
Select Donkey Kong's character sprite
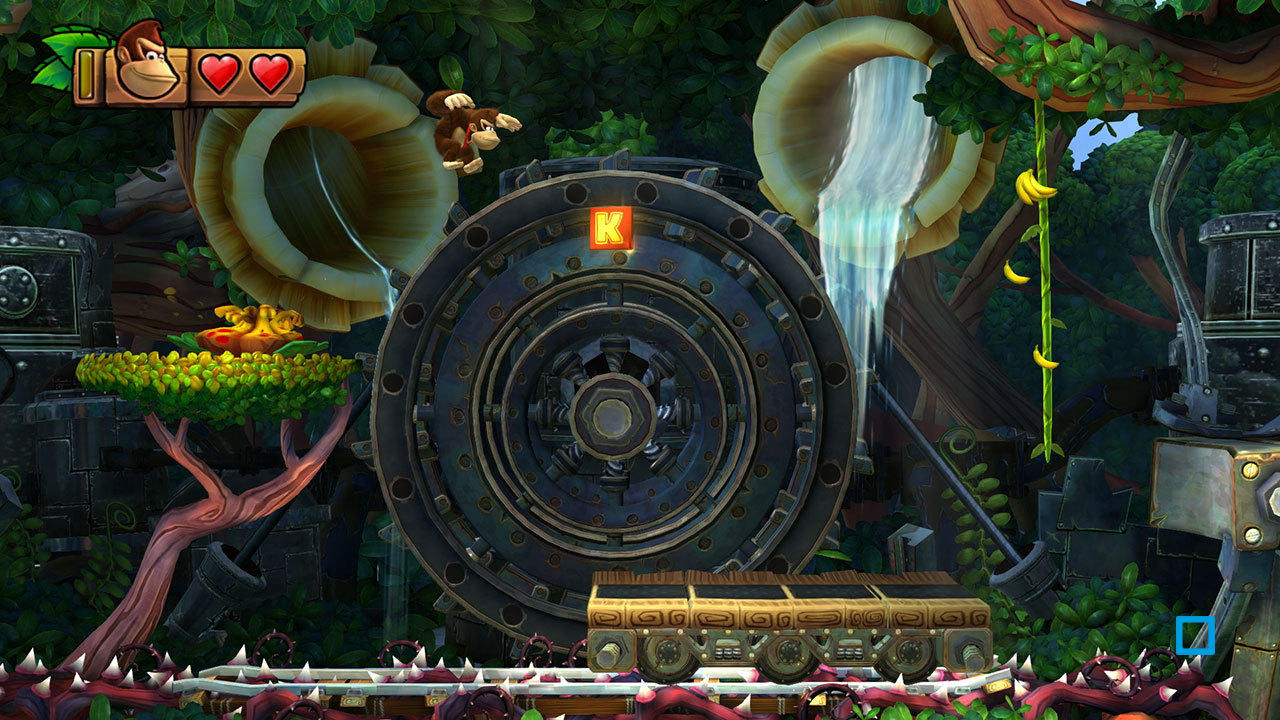(x=465, y=135)
